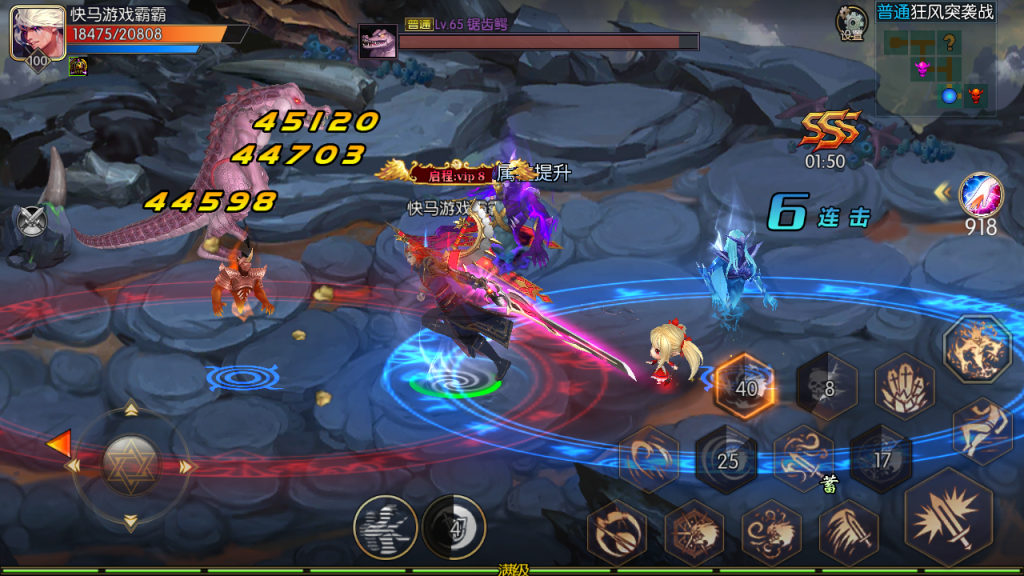Image resolution: width=1024 pixels, height=576 pixels.
Task: Activate the spider web beast skill
Action: 693,532
